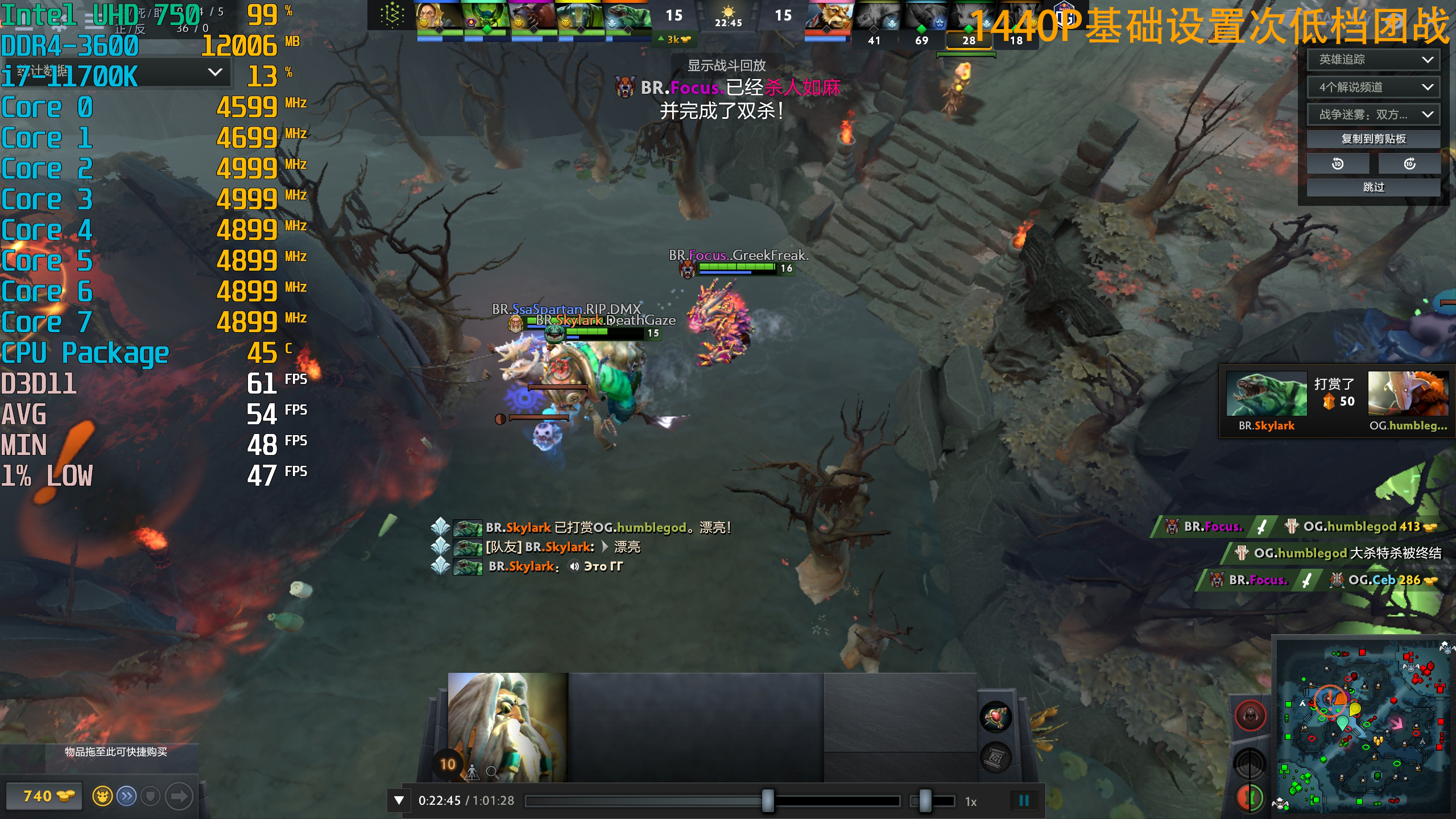Viewport: 1456px width, 819px height.
Task: Select the Zeus hero portrait in the bottom panel
Action: (x=507, y=727)
